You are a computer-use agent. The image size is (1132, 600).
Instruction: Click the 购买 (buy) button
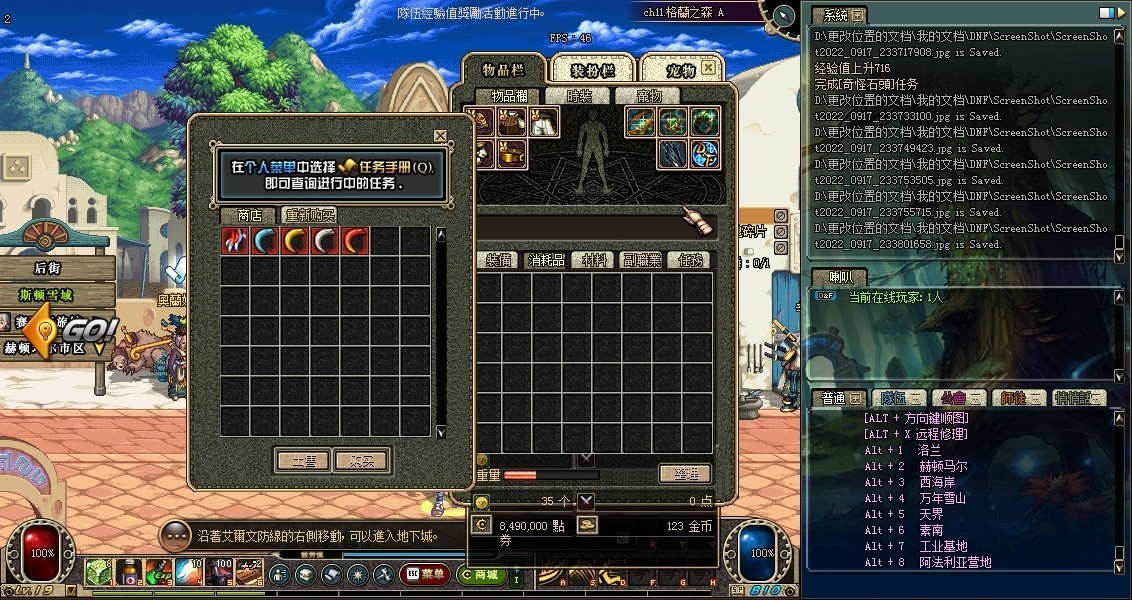361,461
